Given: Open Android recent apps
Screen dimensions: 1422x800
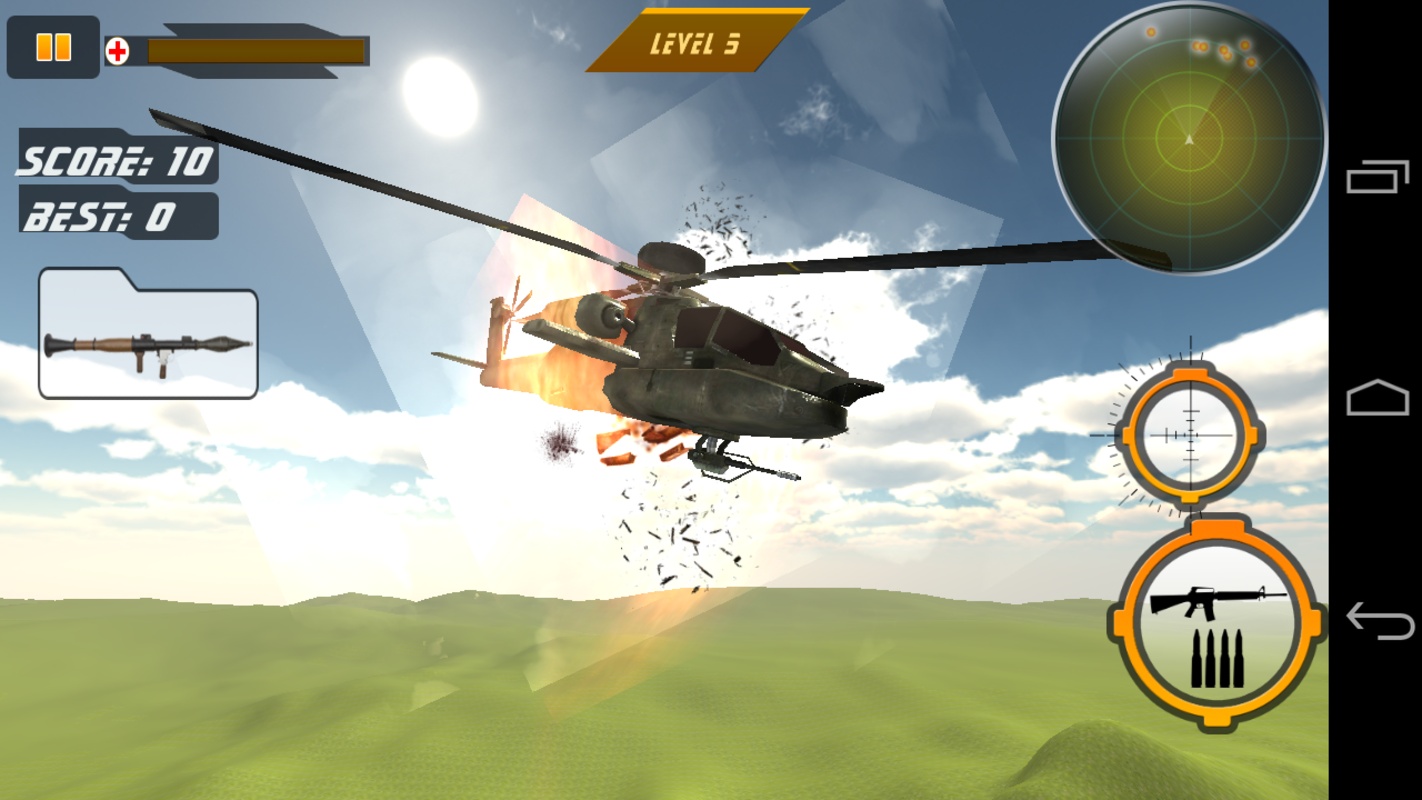Looking at the screenshot, I should [1377, 178].
